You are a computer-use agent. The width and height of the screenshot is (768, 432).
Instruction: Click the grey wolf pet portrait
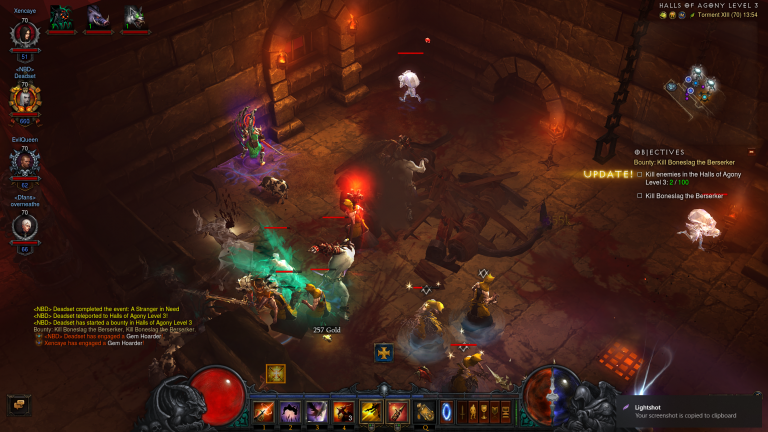(x=134, y=16)
